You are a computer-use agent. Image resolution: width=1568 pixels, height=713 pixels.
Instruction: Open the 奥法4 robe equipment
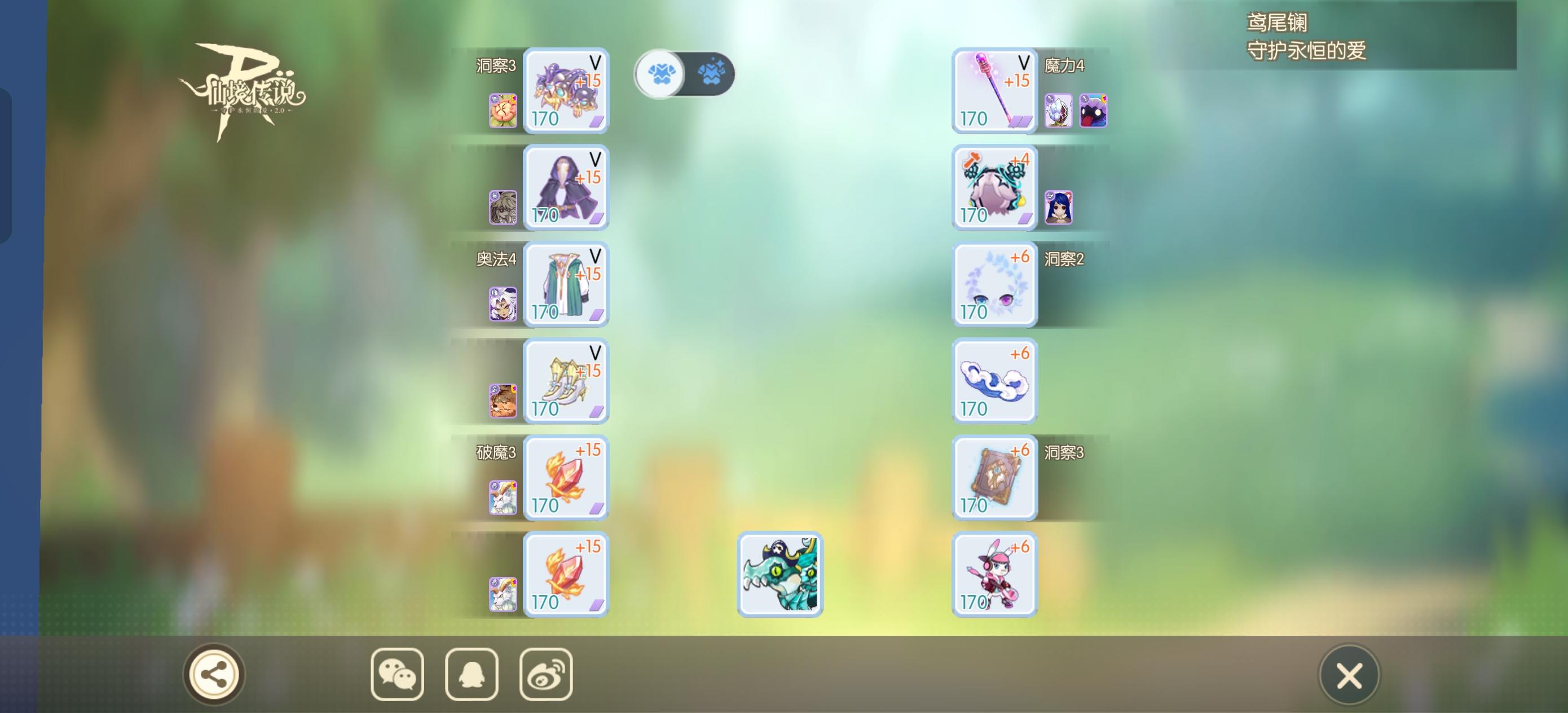click(x=566, y=284)
